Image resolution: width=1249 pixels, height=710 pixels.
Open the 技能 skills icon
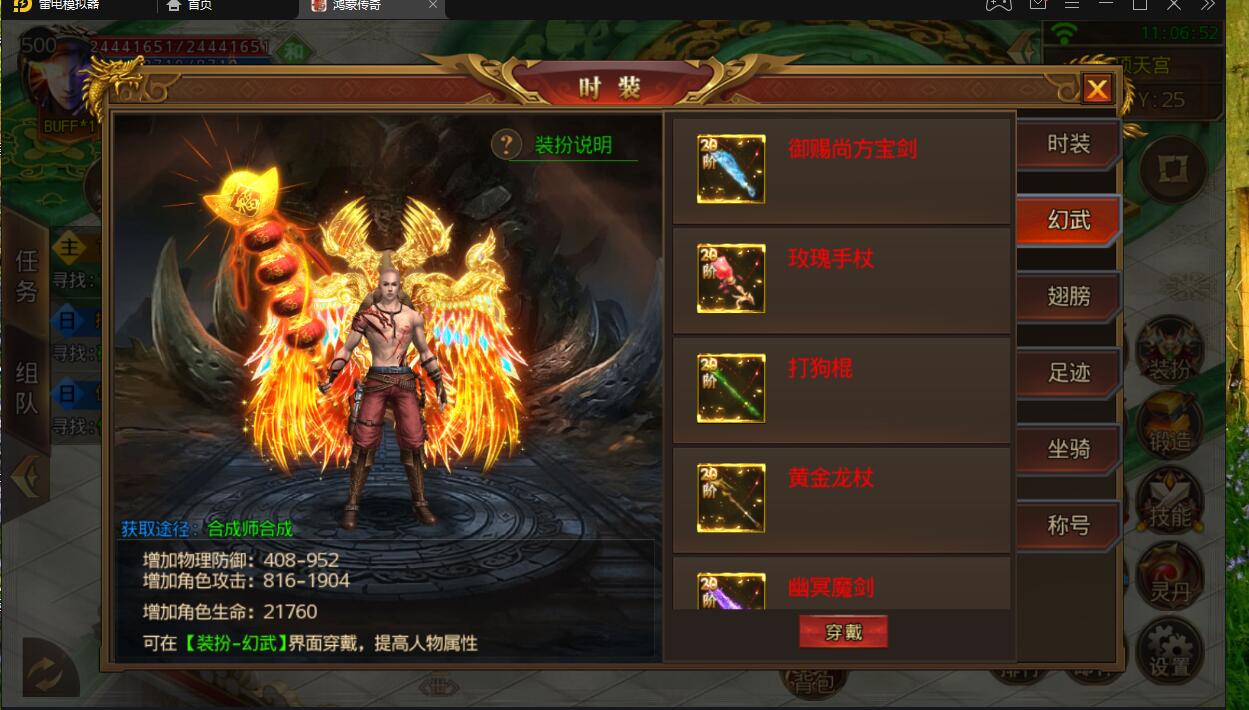[1169, 505]
